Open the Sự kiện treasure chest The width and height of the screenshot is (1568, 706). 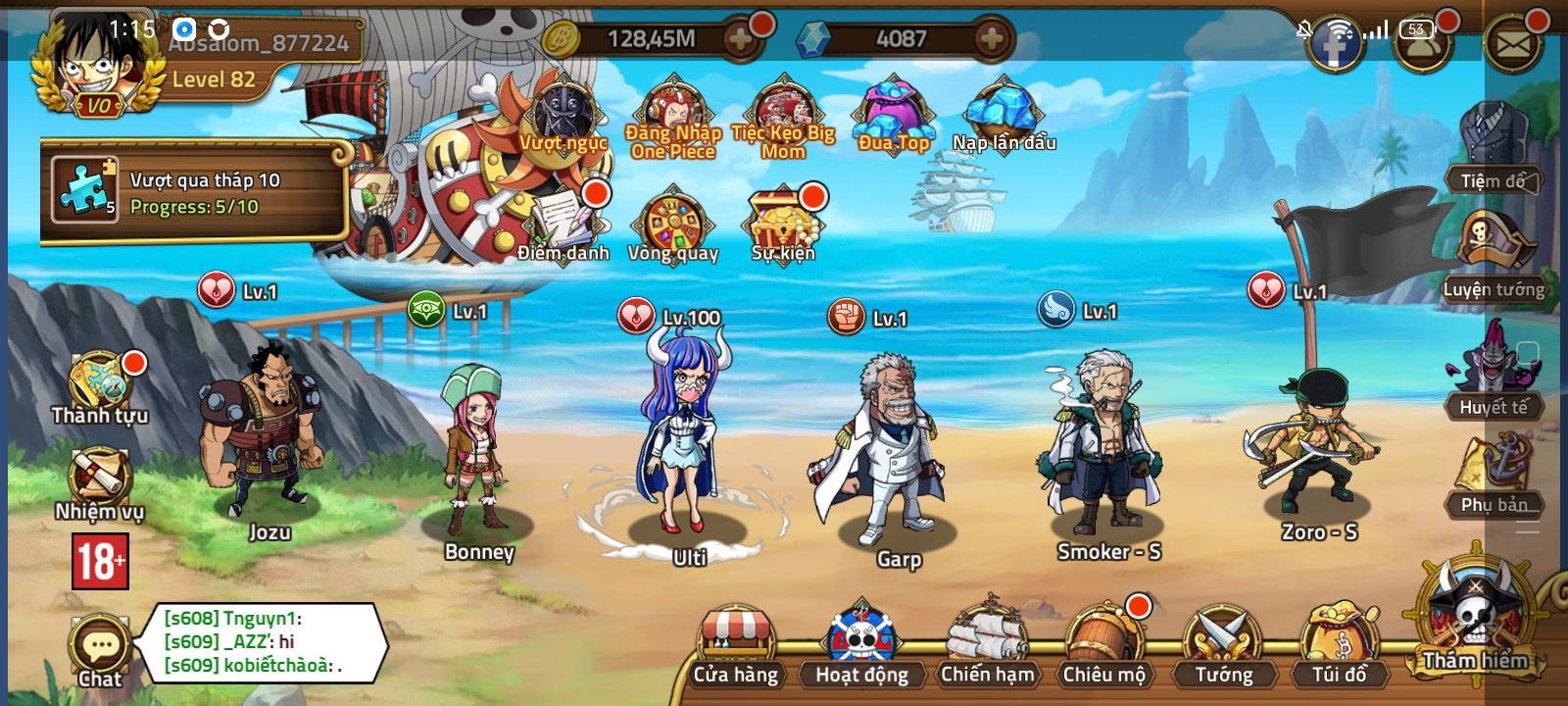pos(781,221)
